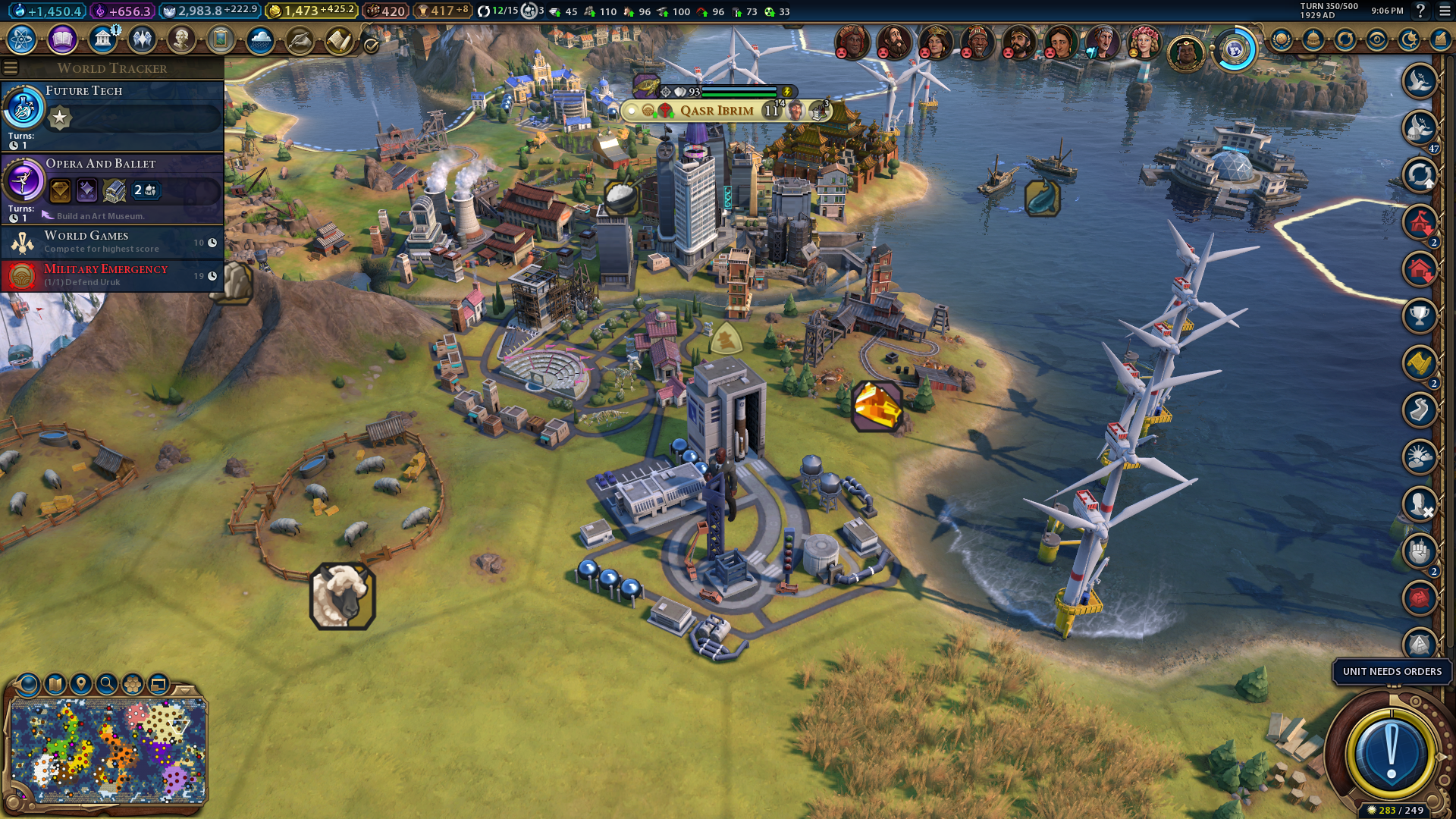Open the Technology Tree atom button
The image size is (1456, 819).
pos(22,39)
